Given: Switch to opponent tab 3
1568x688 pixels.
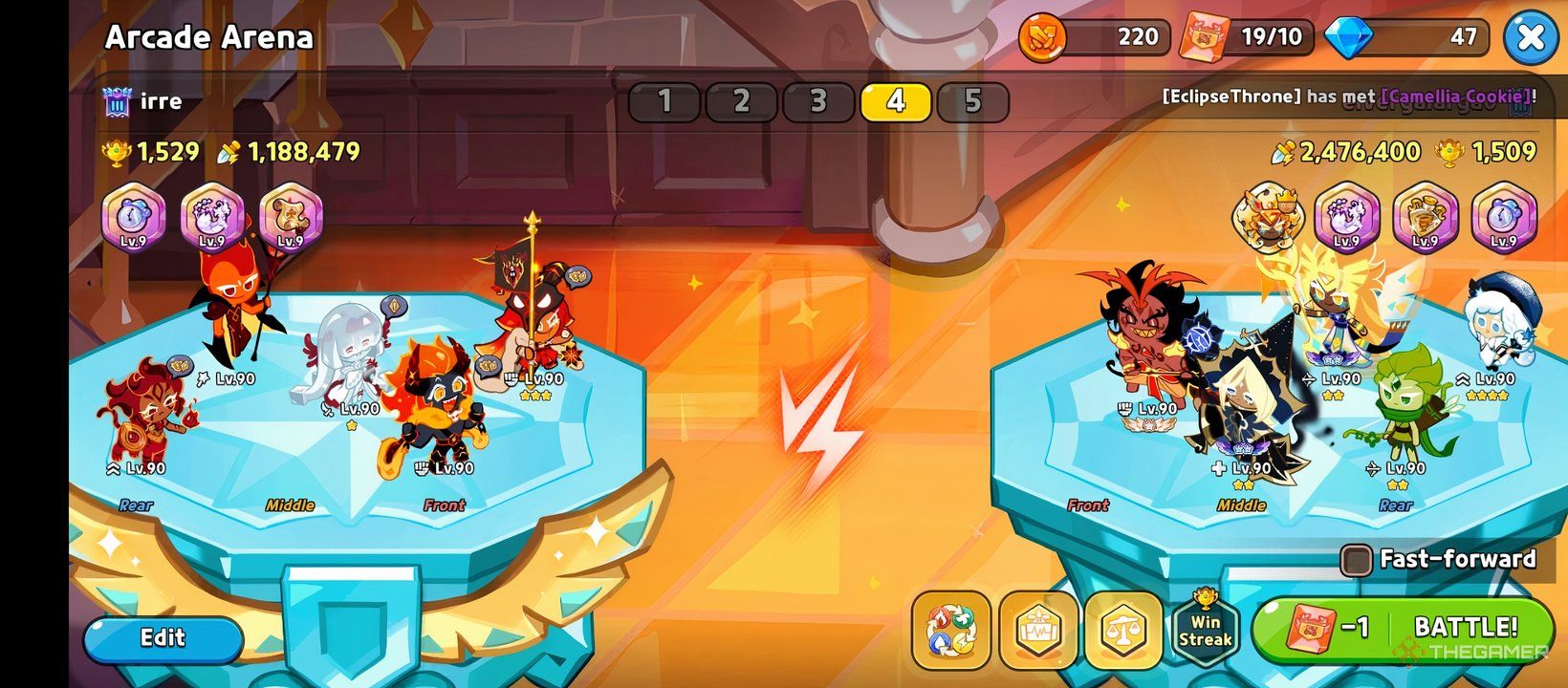Looking at the screenshot, I should [x=818, y=102].
